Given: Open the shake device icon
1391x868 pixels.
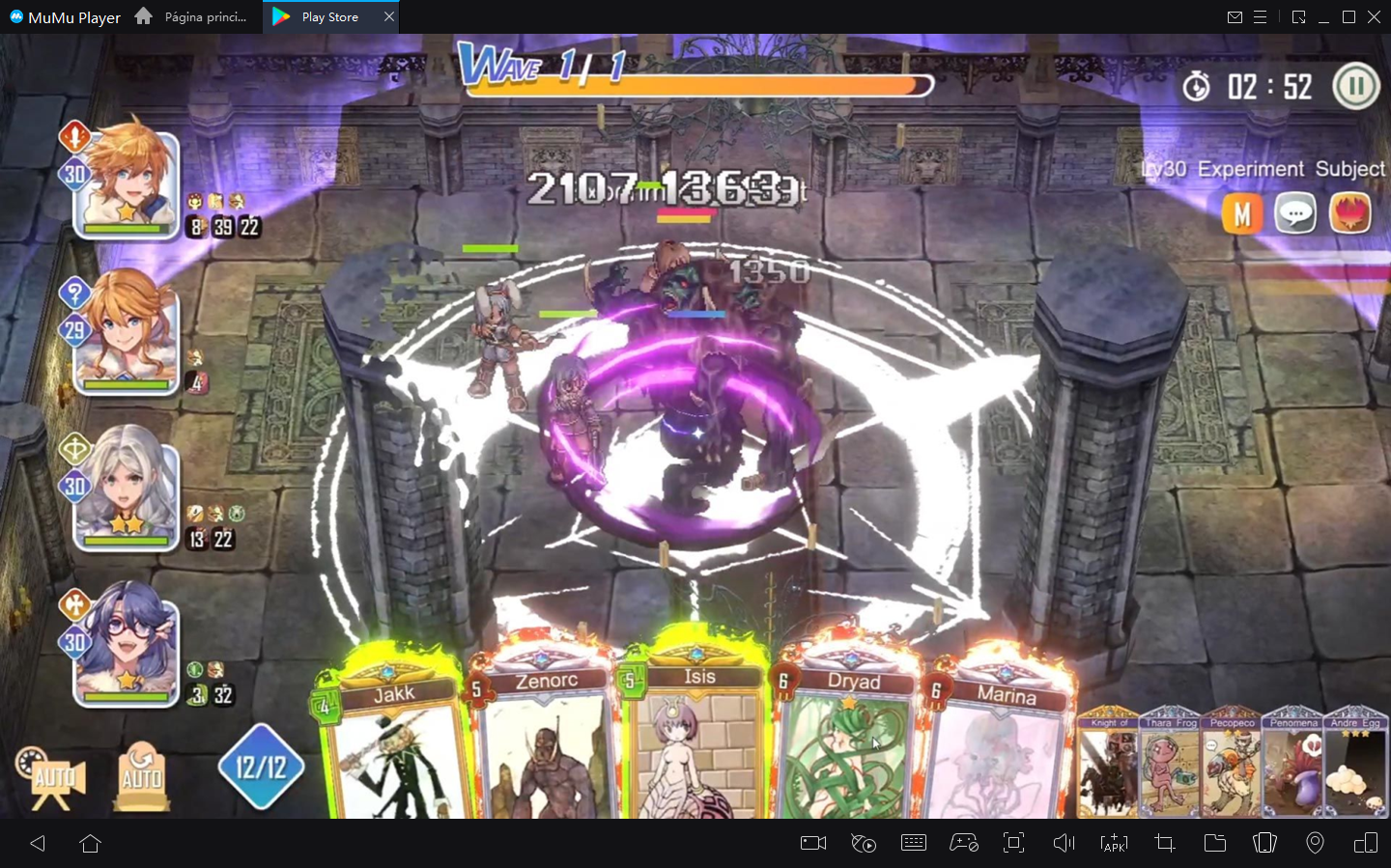Looking at the screenshot, I should coord(1264,843).
